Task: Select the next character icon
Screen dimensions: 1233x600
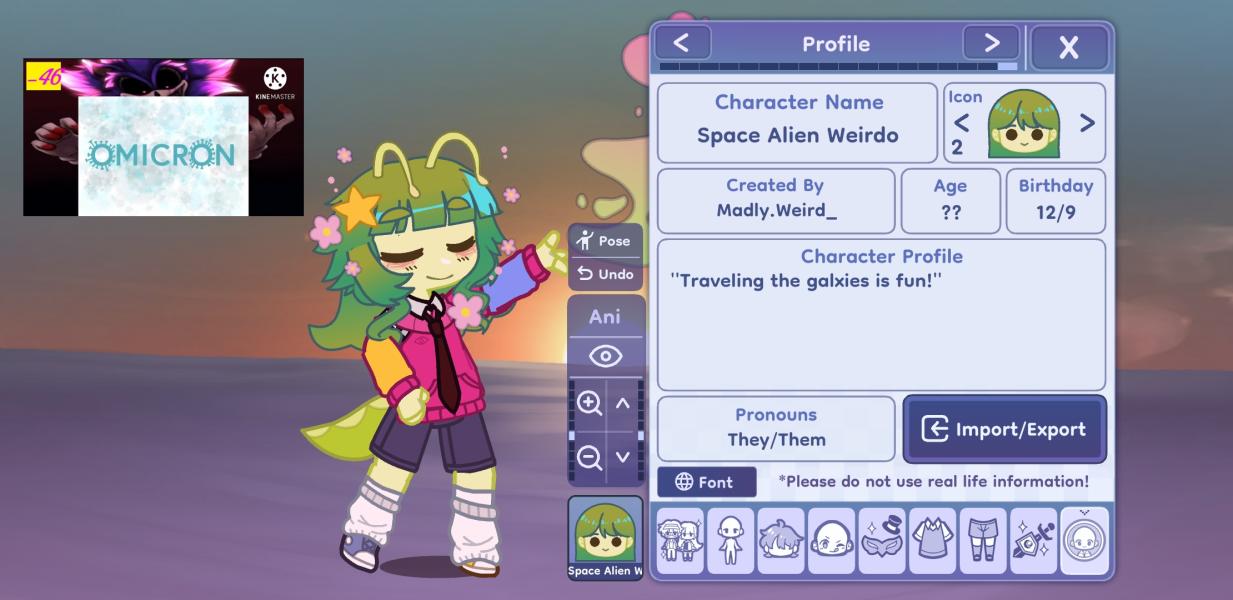Action: [x=1087, y=123]
